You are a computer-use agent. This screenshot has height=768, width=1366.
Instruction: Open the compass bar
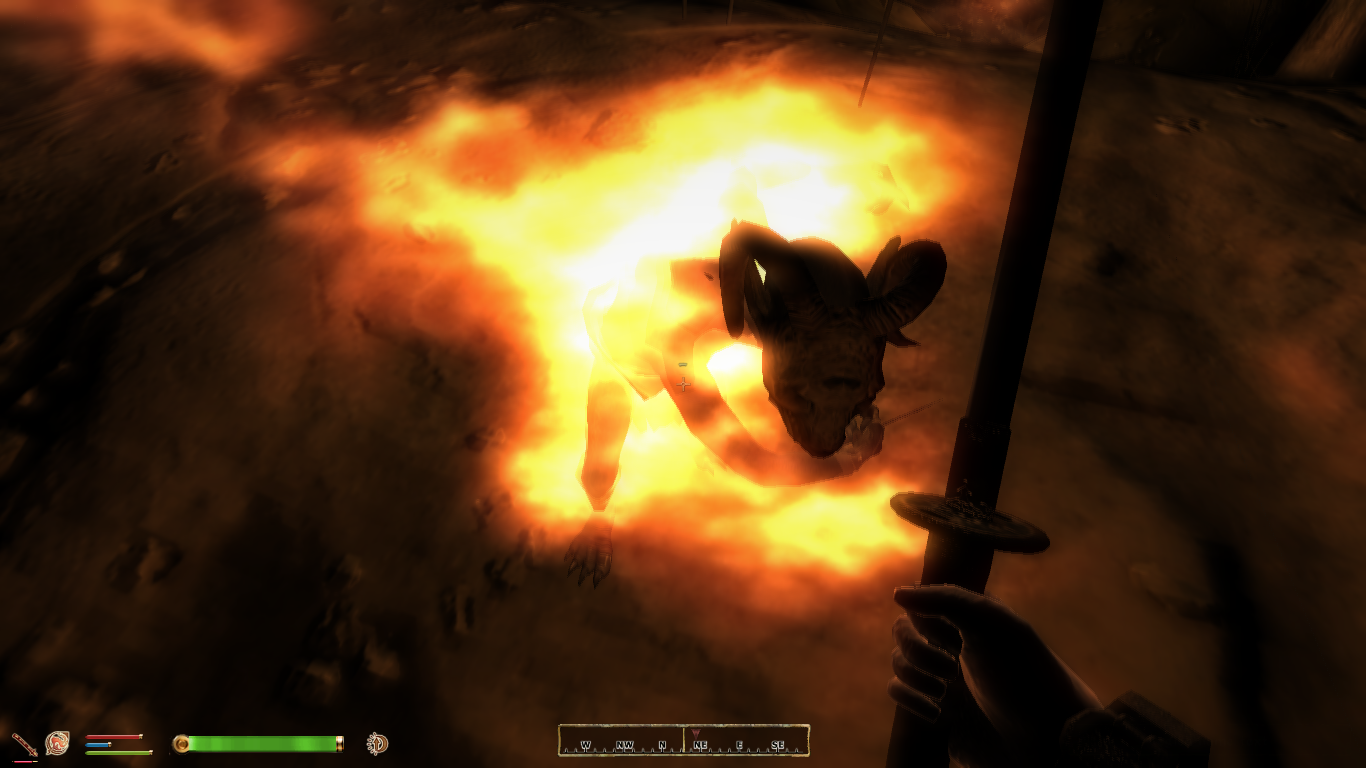[x=683, y=741]
